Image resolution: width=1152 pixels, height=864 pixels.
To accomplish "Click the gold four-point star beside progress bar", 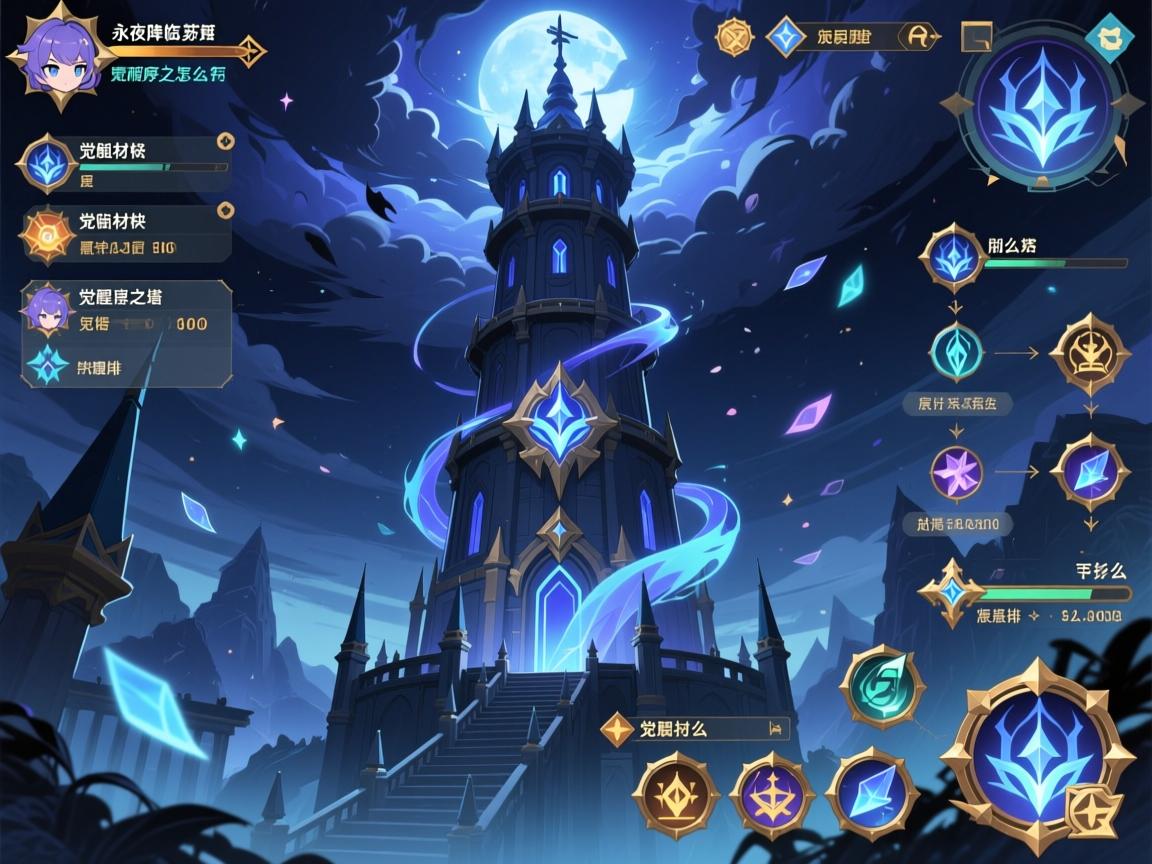I will point(951,593).
